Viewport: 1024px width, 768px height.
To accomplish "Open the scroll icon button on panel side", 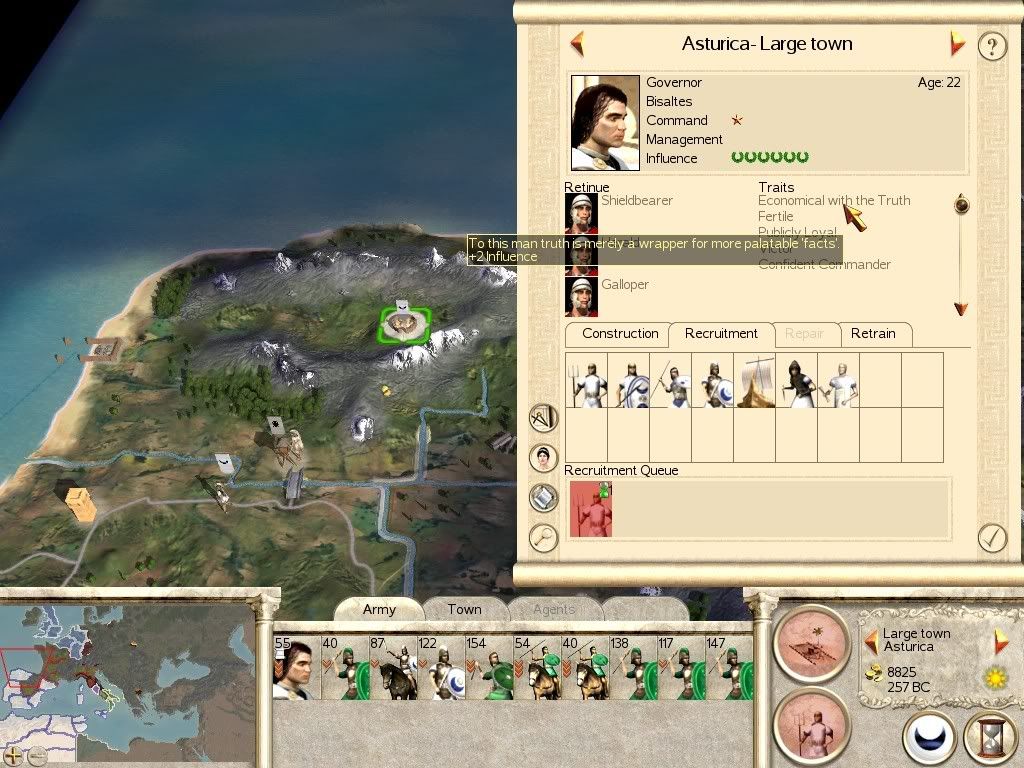I will 543,497.
